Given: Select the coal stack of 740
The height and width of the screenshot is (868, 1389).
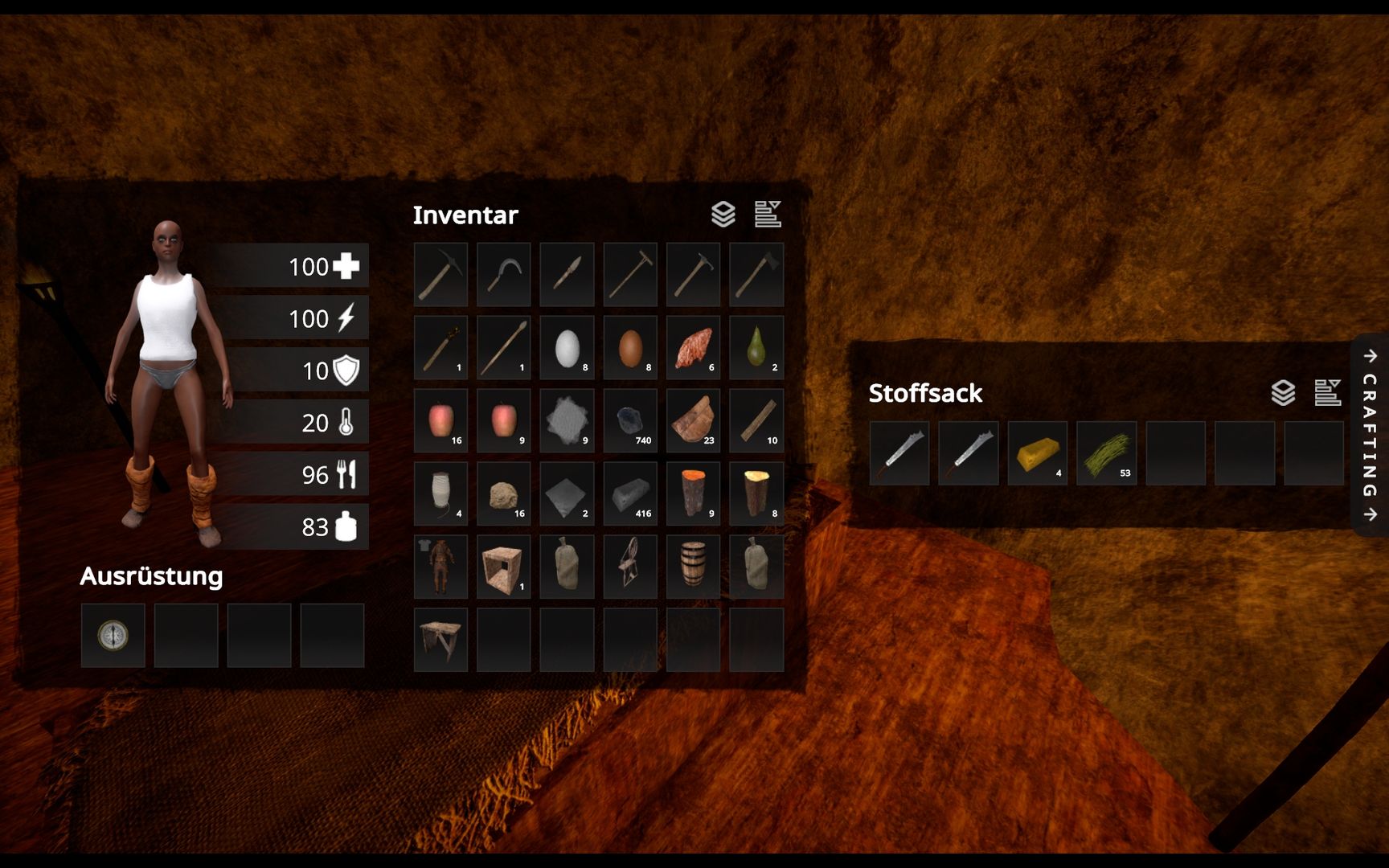Looking at the screenshot, I should [630, 420].
